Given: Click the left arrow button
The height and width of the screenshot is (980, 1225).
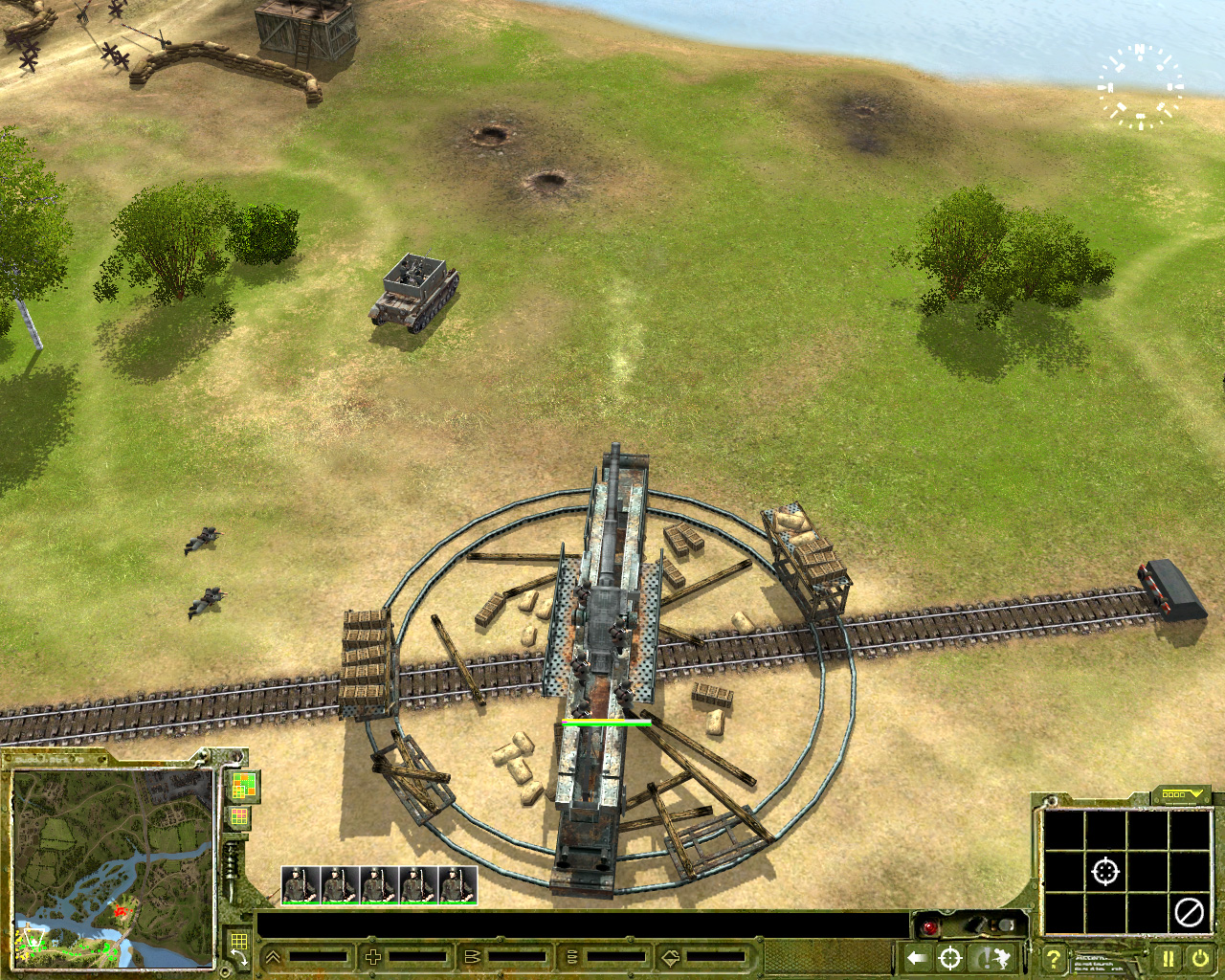Looking at the screenshot, I should point(917,958).
